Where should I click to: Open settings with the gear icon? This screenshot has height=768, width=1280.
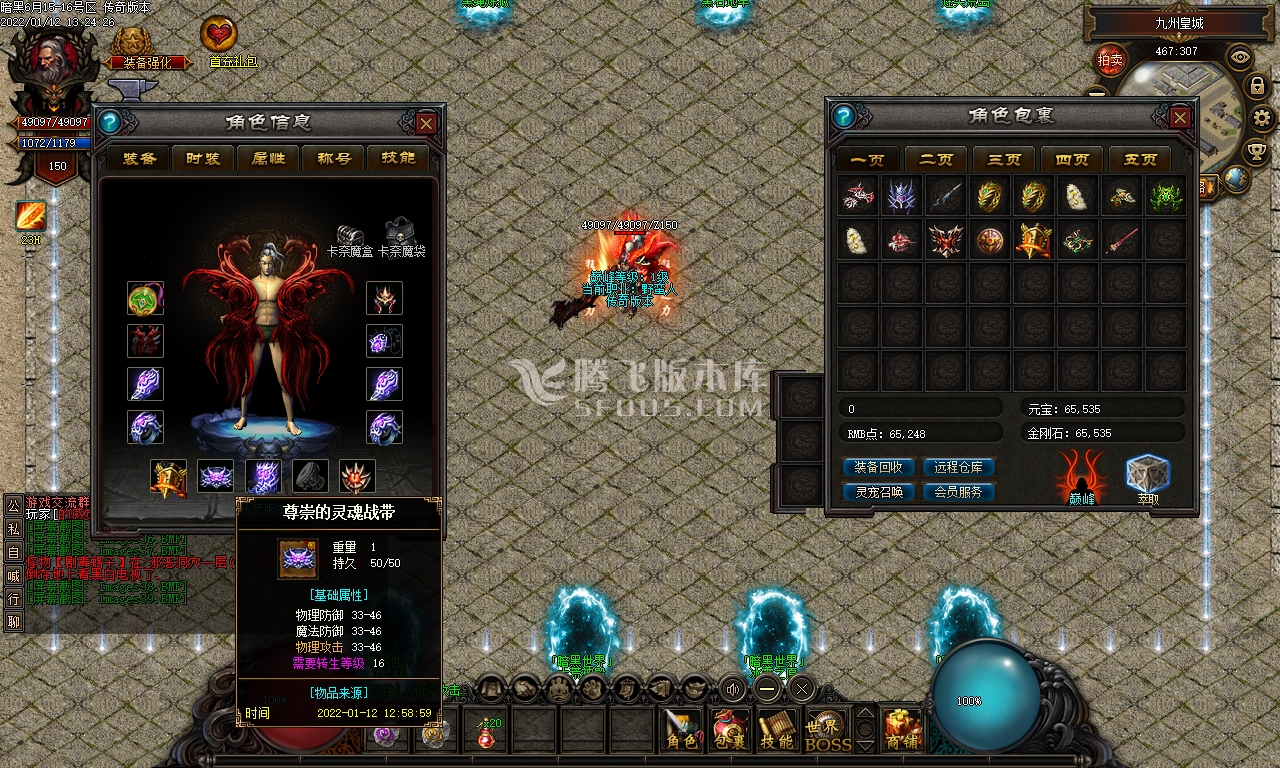1261,118
